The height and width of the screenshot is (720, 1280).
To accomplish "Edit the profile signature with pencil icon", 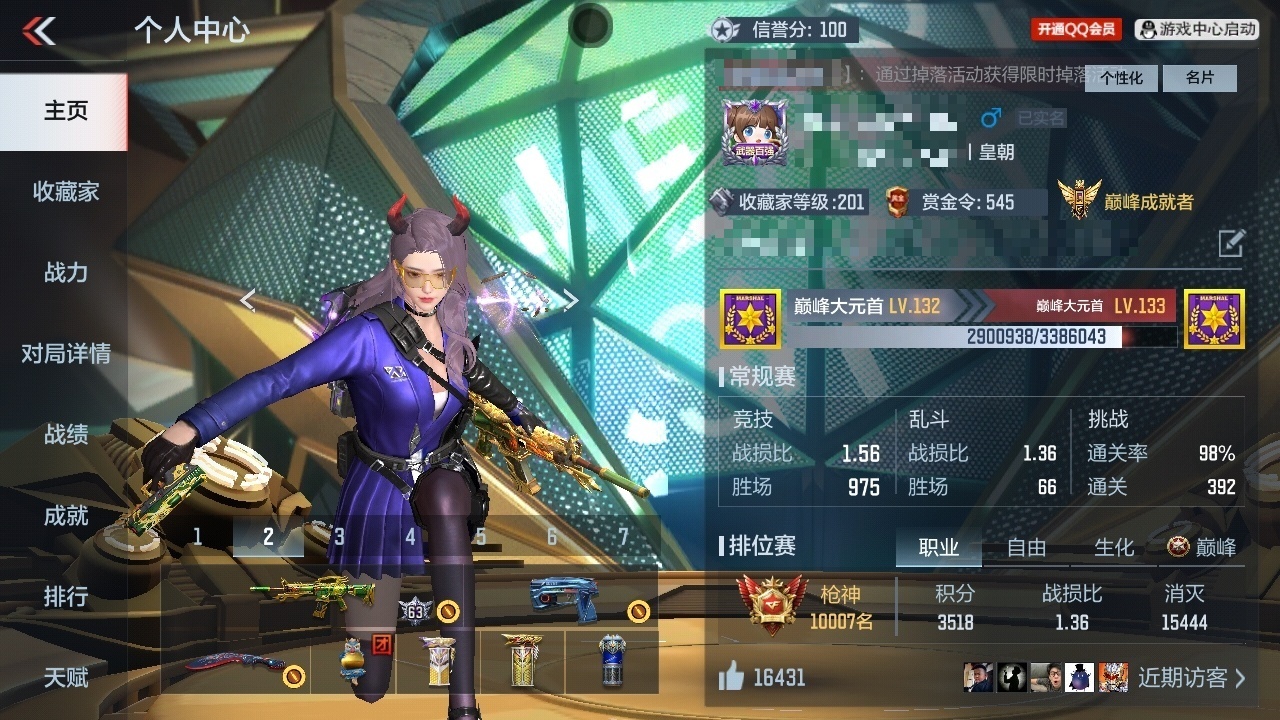I will click(x=1231, y=242).
